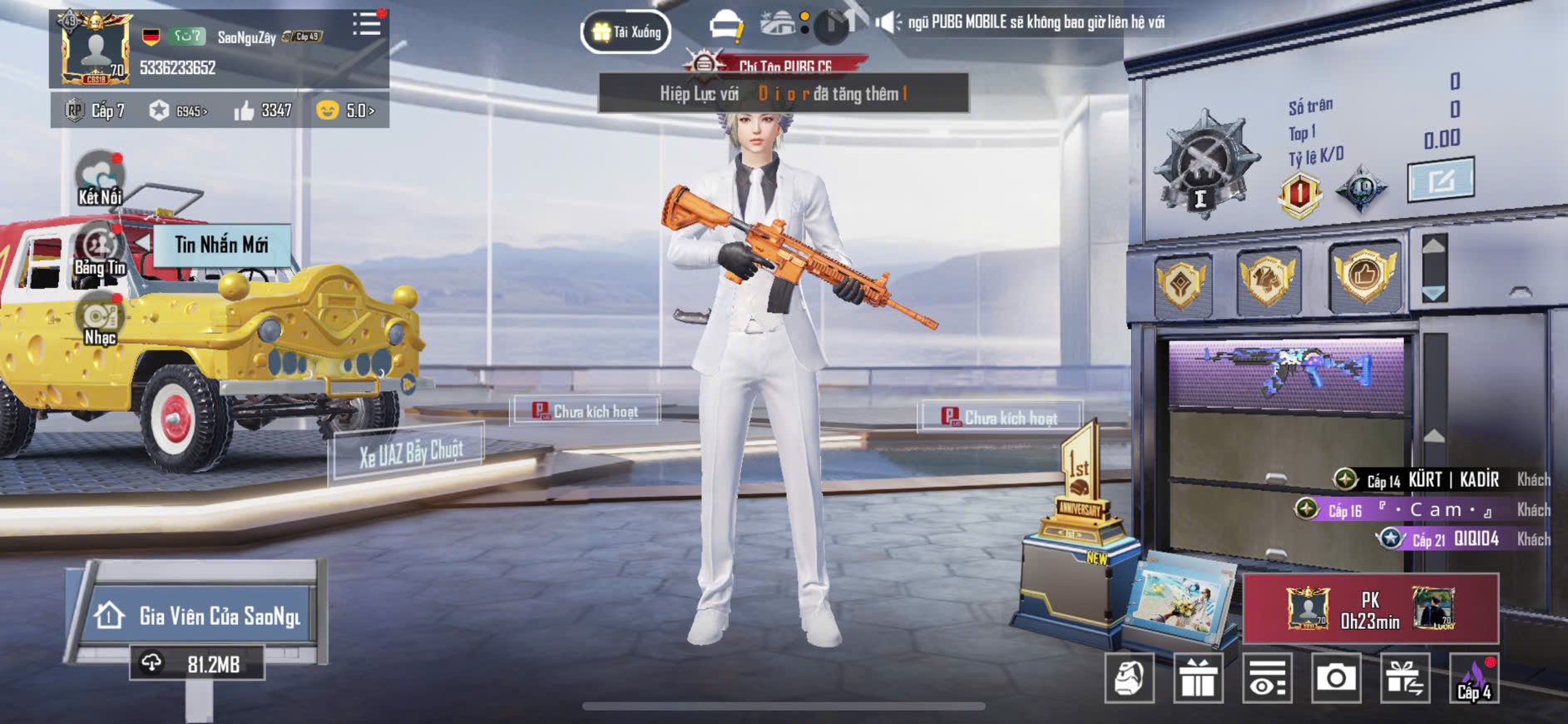1568x724 pixels.
Task: Take a photo with the camera icon
Action: point(1336,678)
